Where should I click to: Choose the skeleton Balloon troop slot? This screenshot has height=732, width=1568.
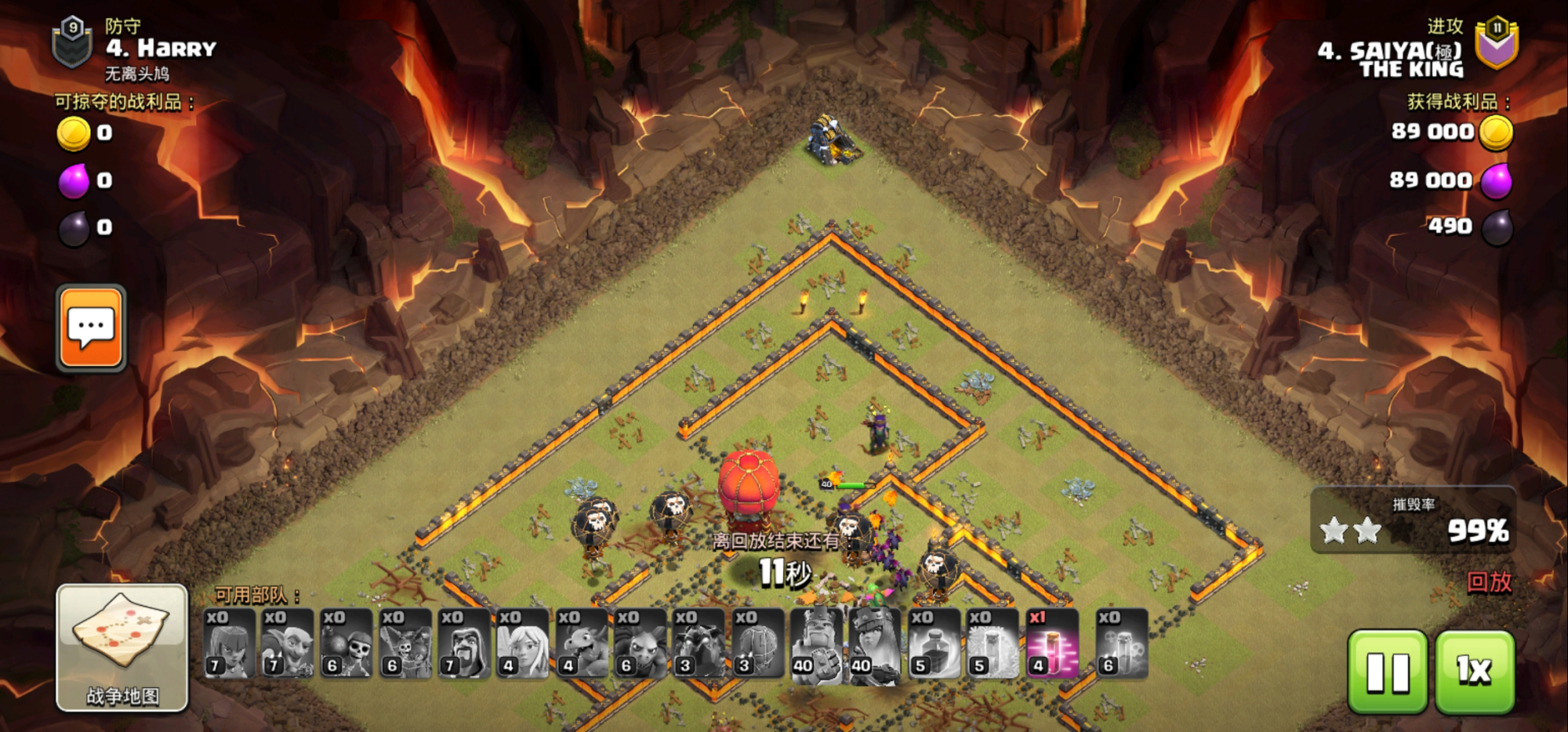point(405,643)
